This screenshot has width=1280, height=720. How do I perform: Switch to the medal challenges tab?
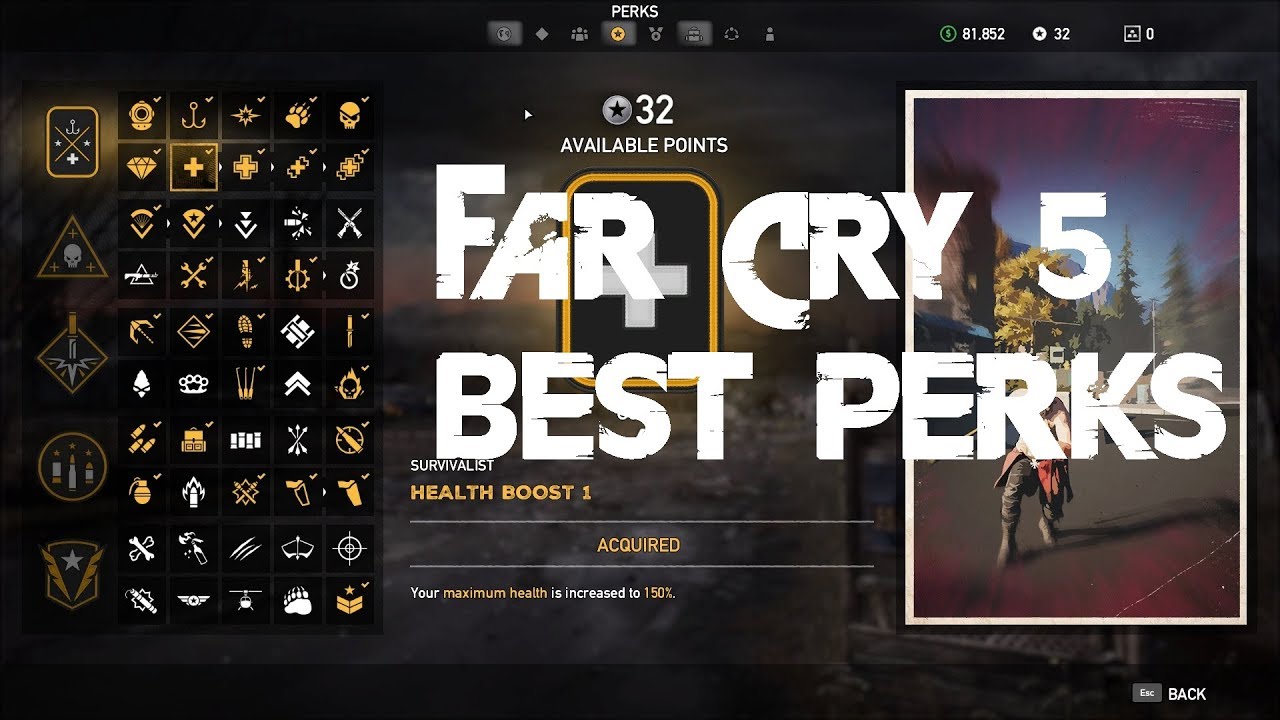click(x=656, y=33)
